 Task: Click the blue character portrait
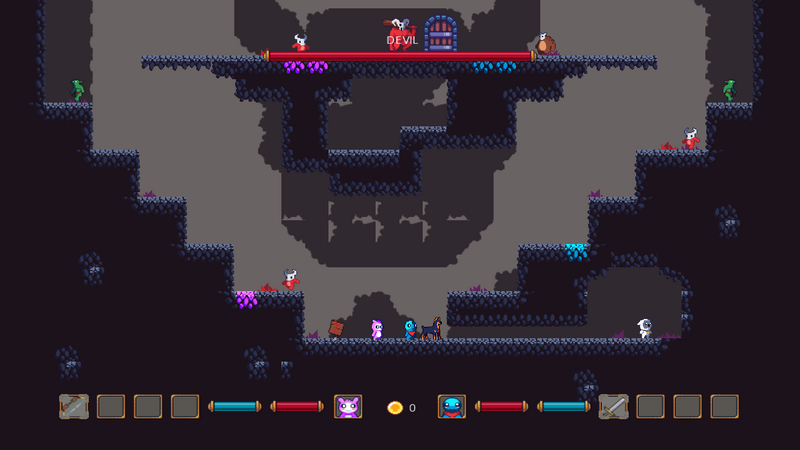click(x=452, y=406)
